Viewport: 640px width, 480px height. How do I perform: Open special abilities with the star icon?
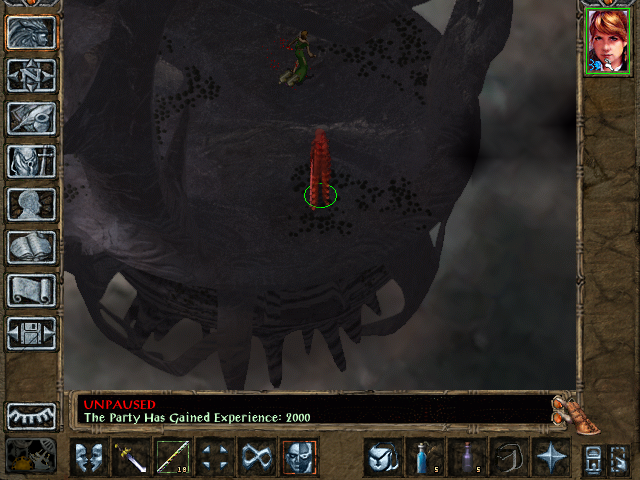point(550,458)
